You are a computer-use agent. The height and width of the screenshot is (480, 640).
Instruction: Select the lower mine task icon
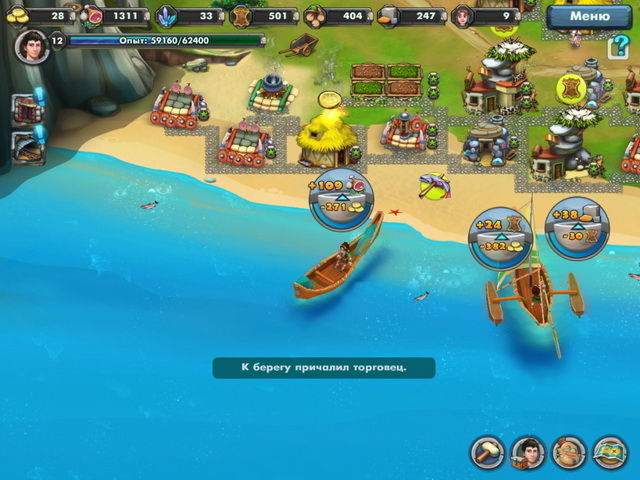25,145
